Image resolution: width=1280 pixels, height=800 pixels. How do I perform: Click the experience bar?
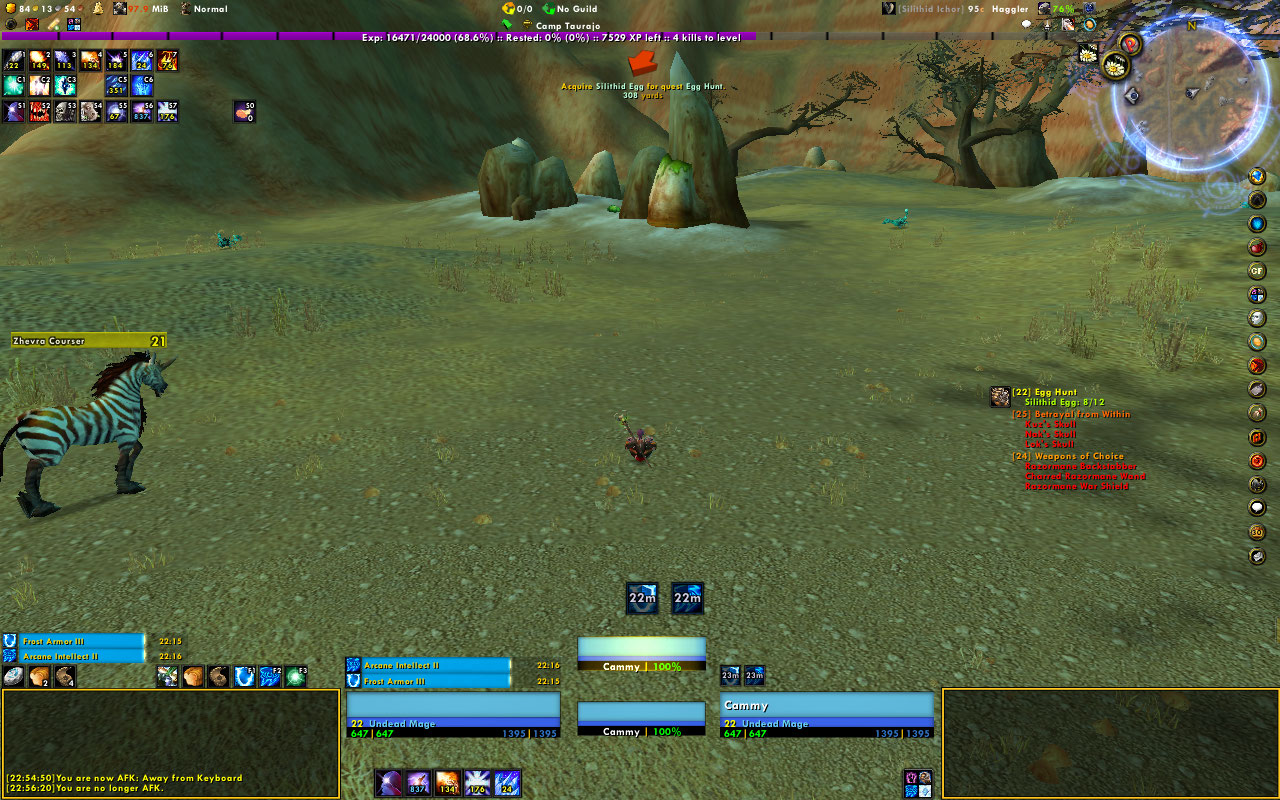coord(640,37)
